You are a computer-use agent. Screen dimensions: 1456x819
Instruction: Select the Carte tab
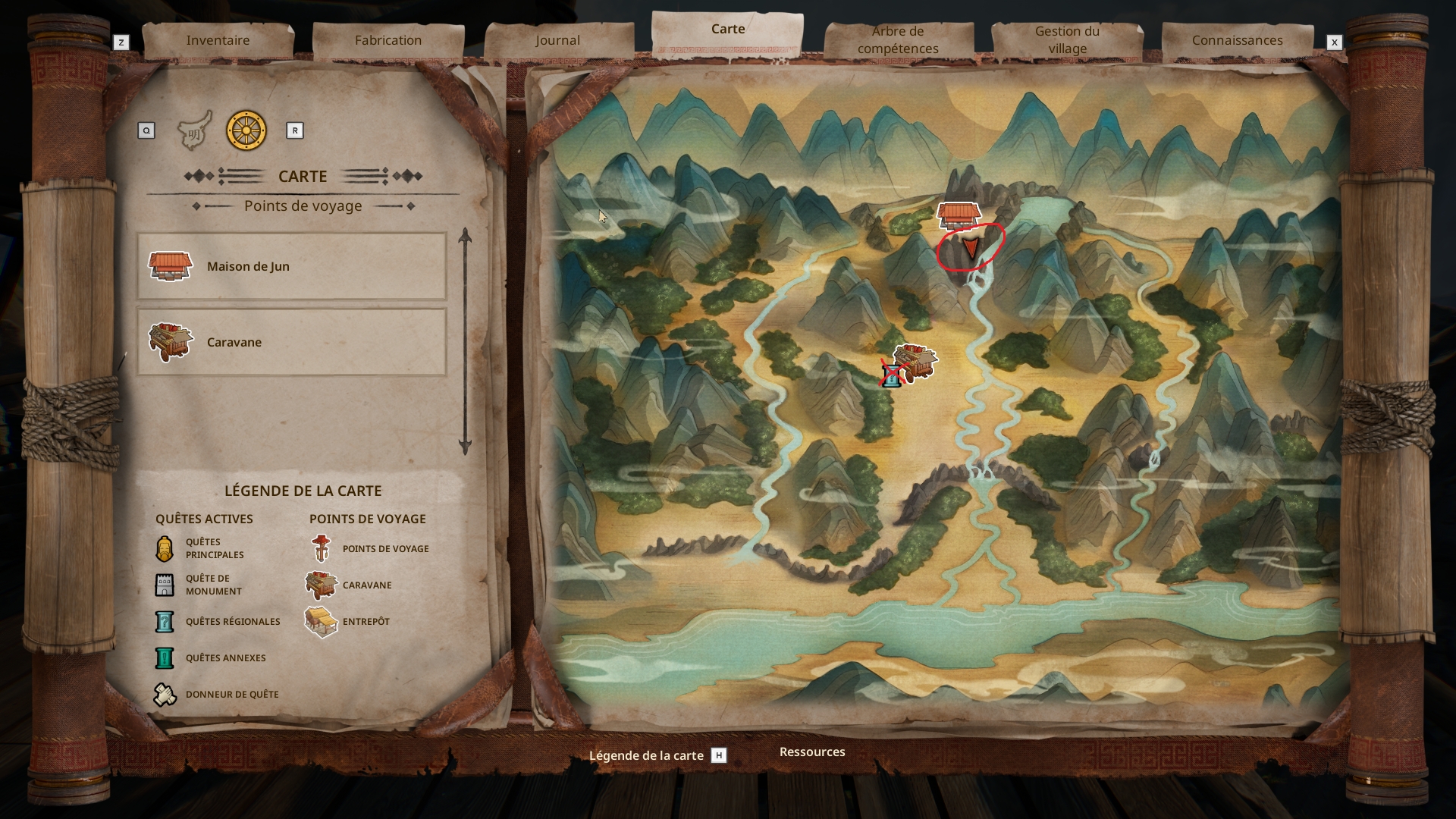point(727,30)
